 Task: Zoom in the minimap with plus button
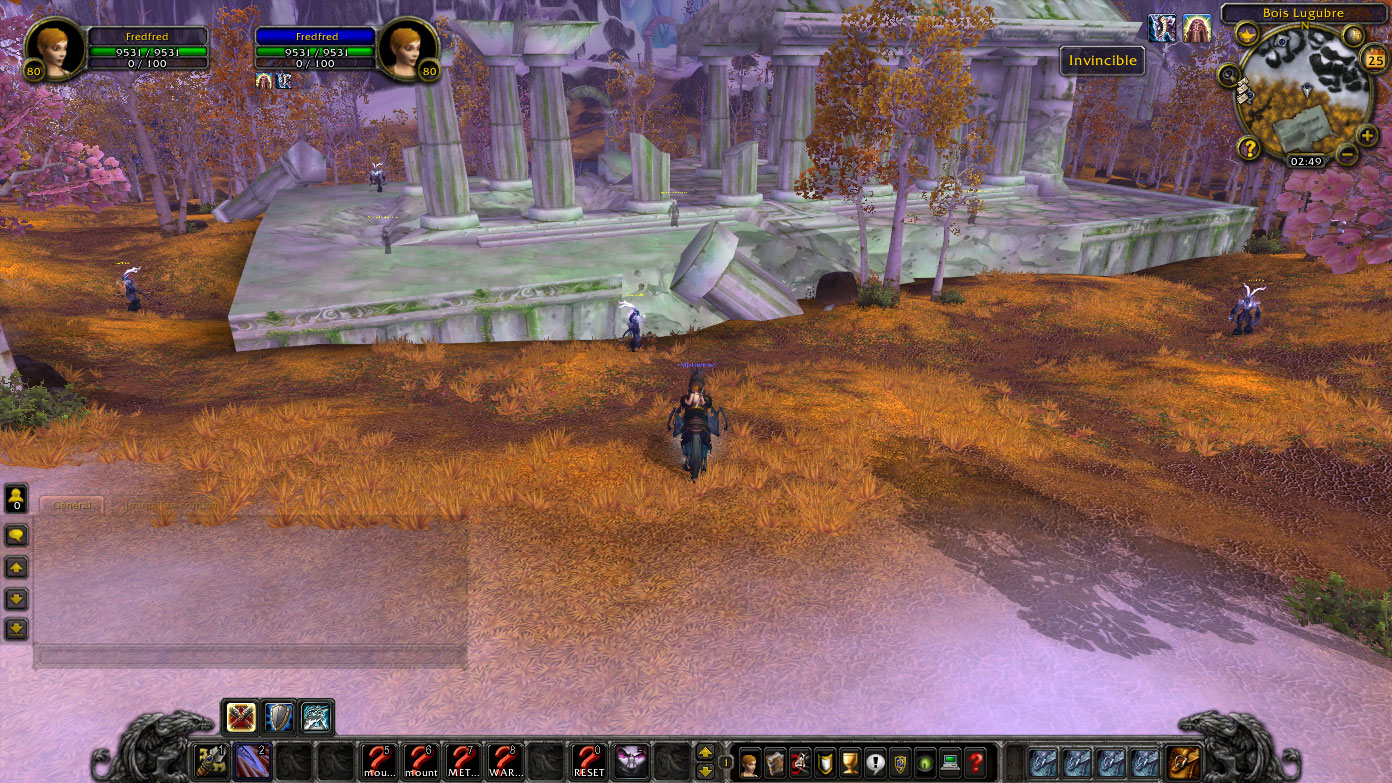pos(1367,135)
